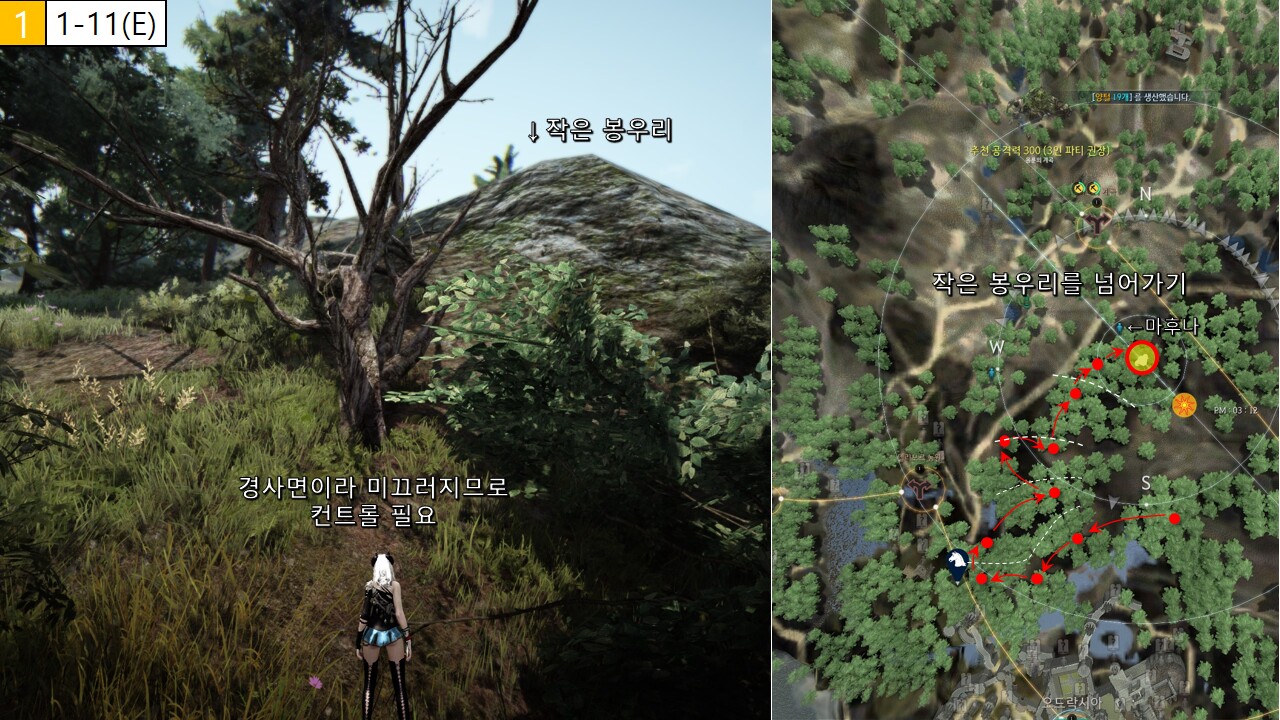Open the 마후나 destination marker circled in red
This screenshot has width=1280, height=720.
tap(1143, 358)
